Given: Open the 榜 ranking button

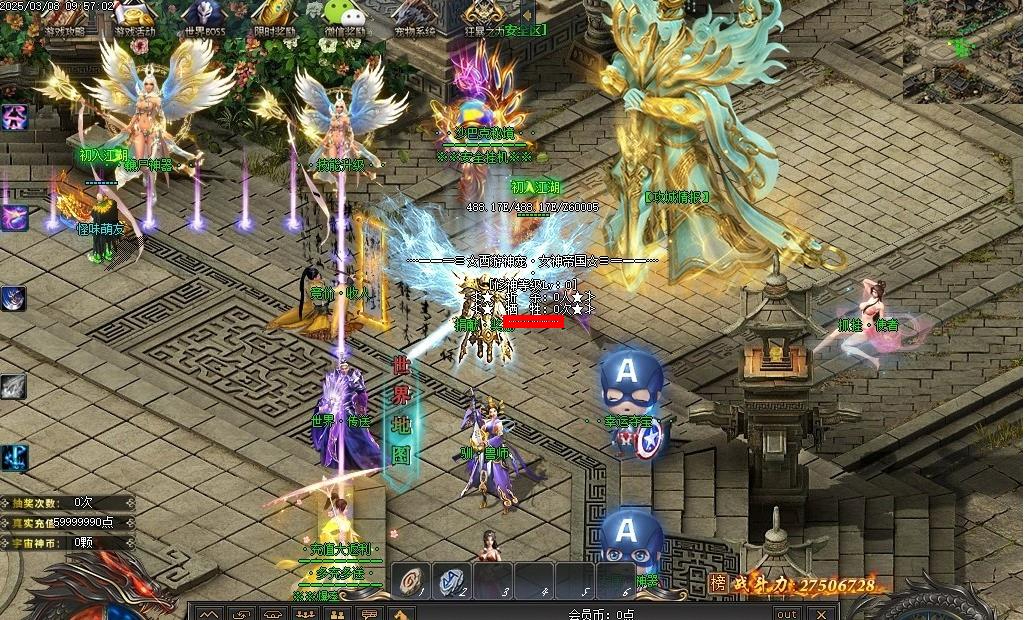Looking at the screenshot, I should pyautogui.click(x=718, y=583).
